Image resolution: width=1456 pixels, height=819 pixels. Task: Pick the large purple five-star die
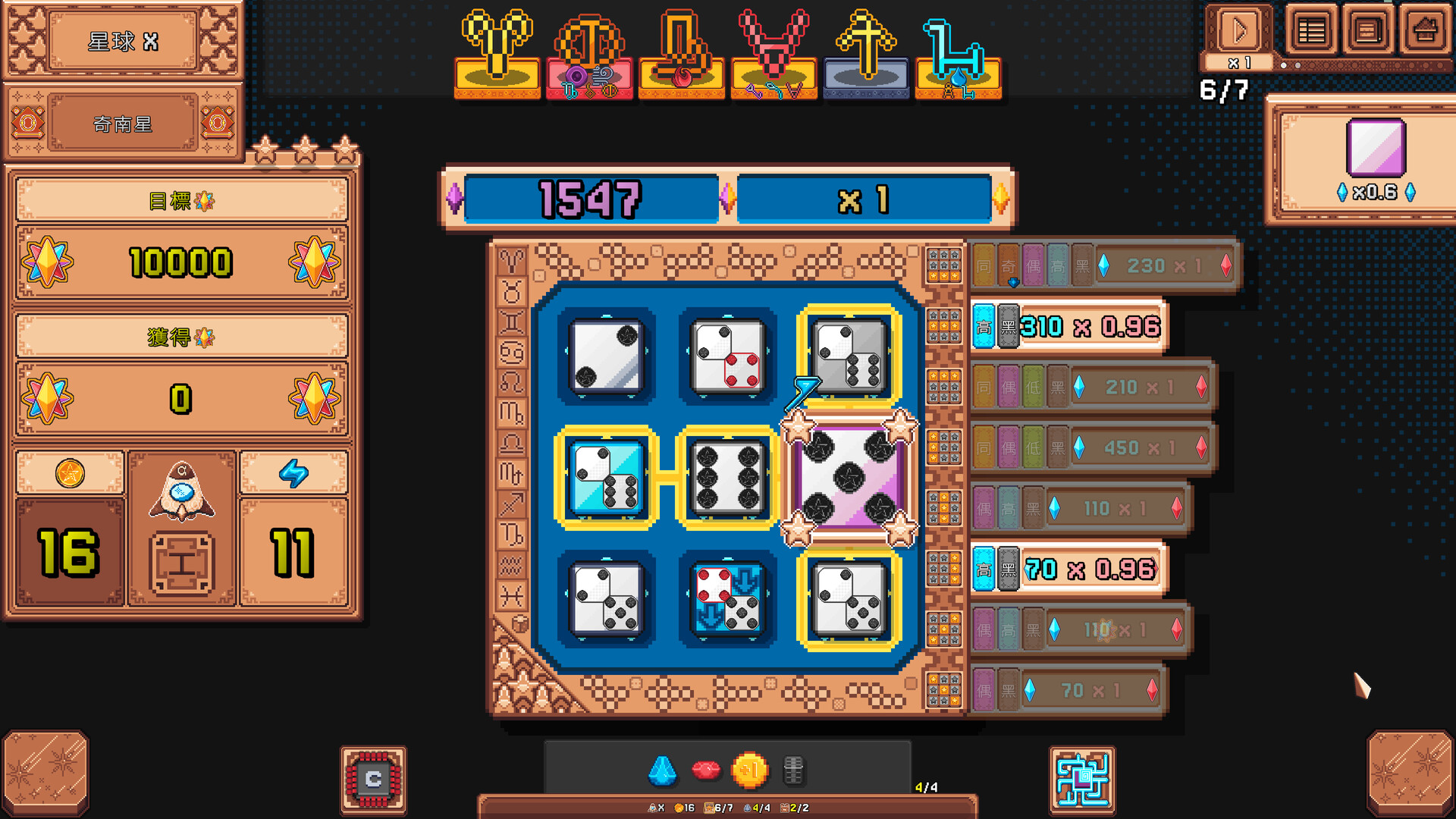pyautogui.click(x=849, y=478)
